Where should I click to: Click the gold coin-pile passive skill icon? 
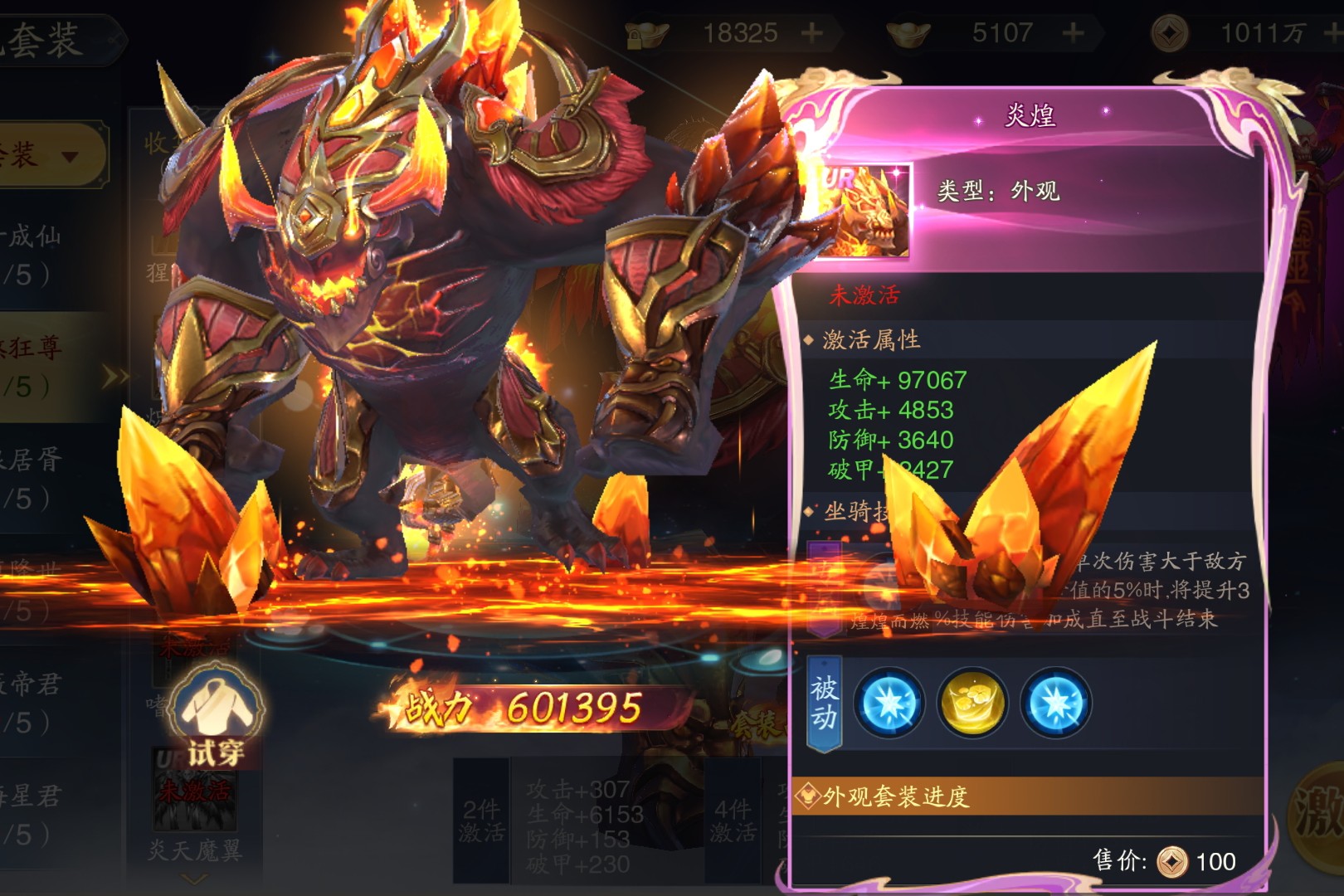click(972, 704)
